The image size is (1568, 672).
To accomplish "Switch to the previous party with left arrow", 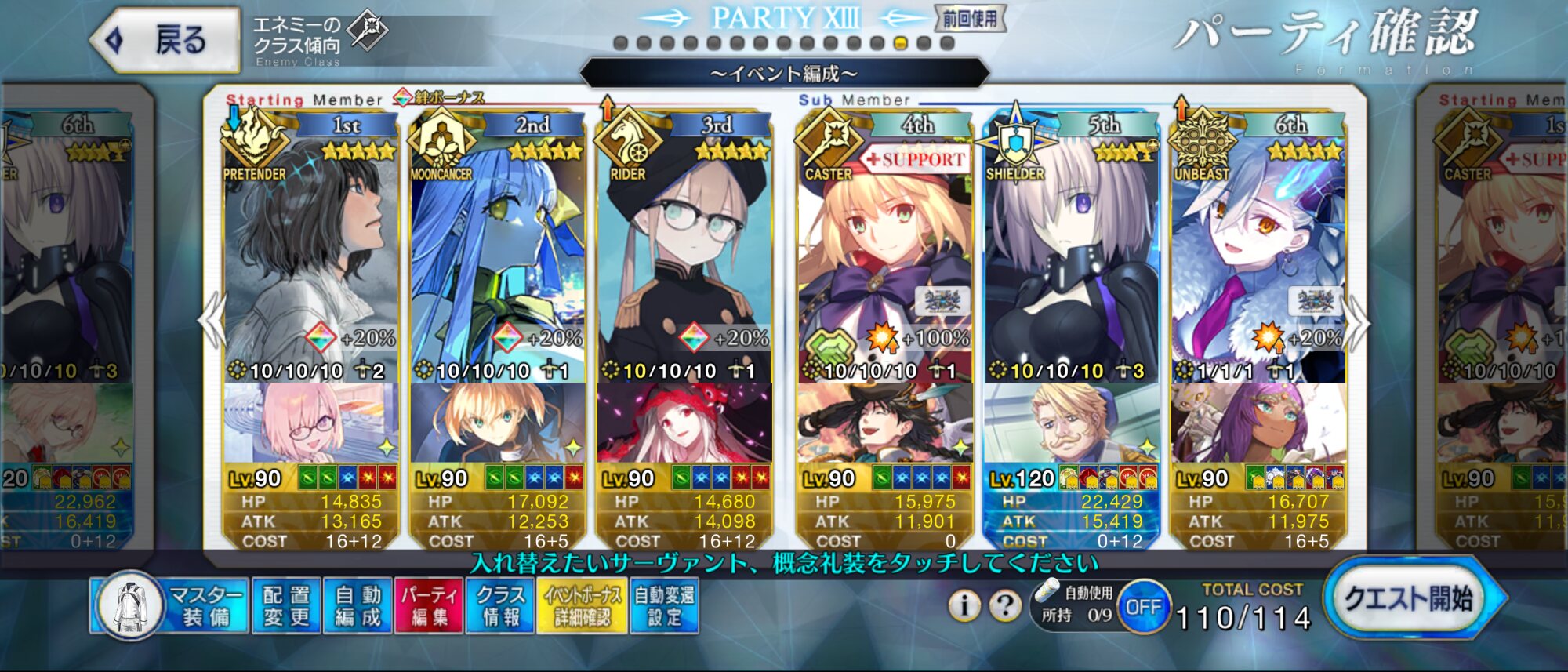I will click(212, 320).
